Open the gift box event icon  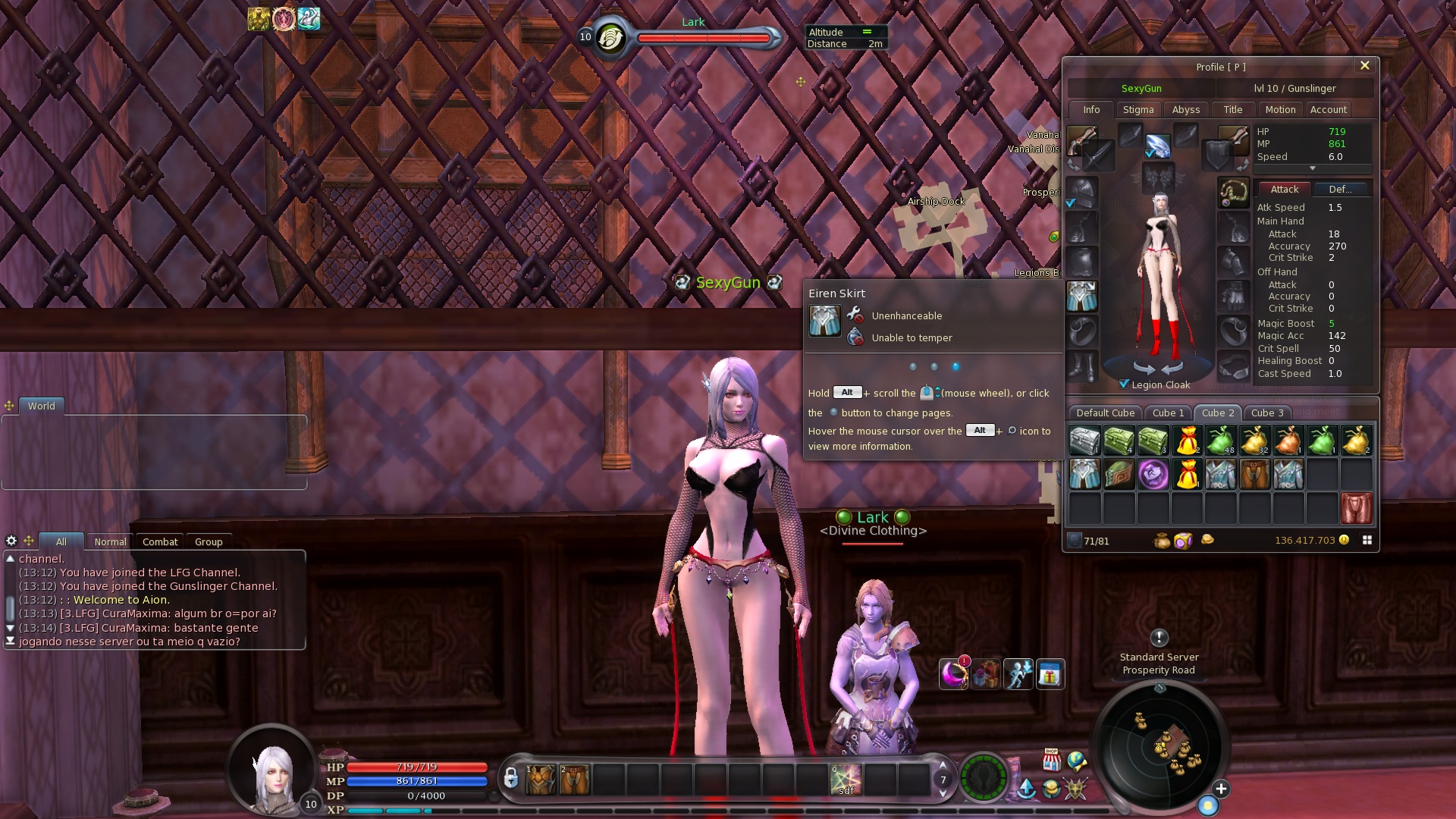[x=1050, y=674]
